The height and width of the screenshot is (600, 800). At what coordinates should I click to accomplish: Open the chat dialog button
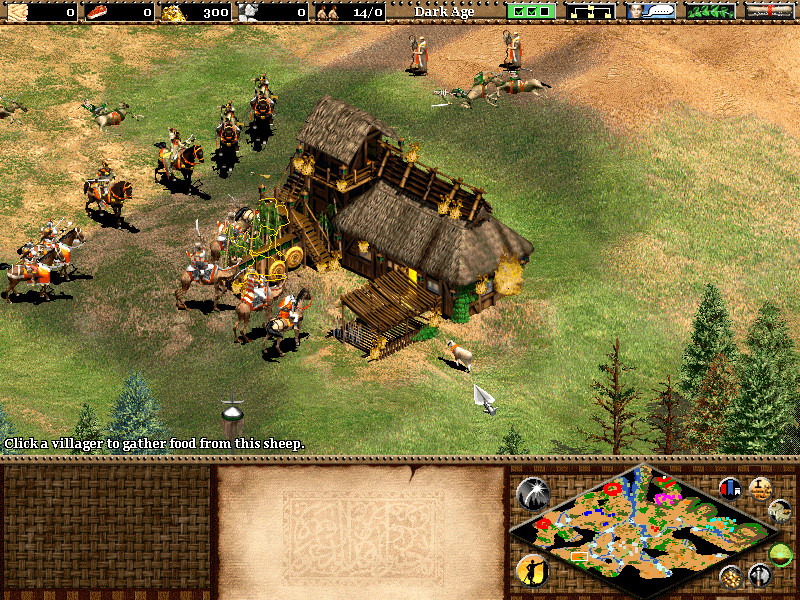650,12
